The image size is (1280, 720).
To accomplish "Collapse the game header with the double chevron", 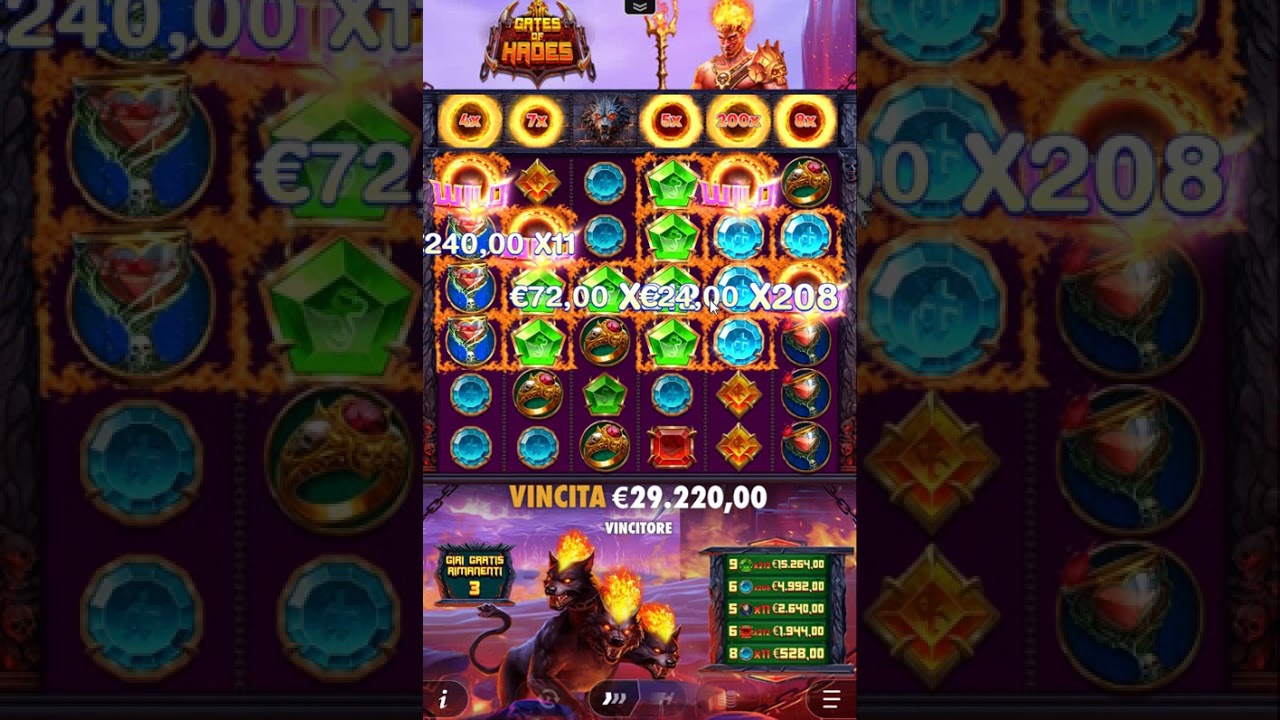I will point(639,9).
